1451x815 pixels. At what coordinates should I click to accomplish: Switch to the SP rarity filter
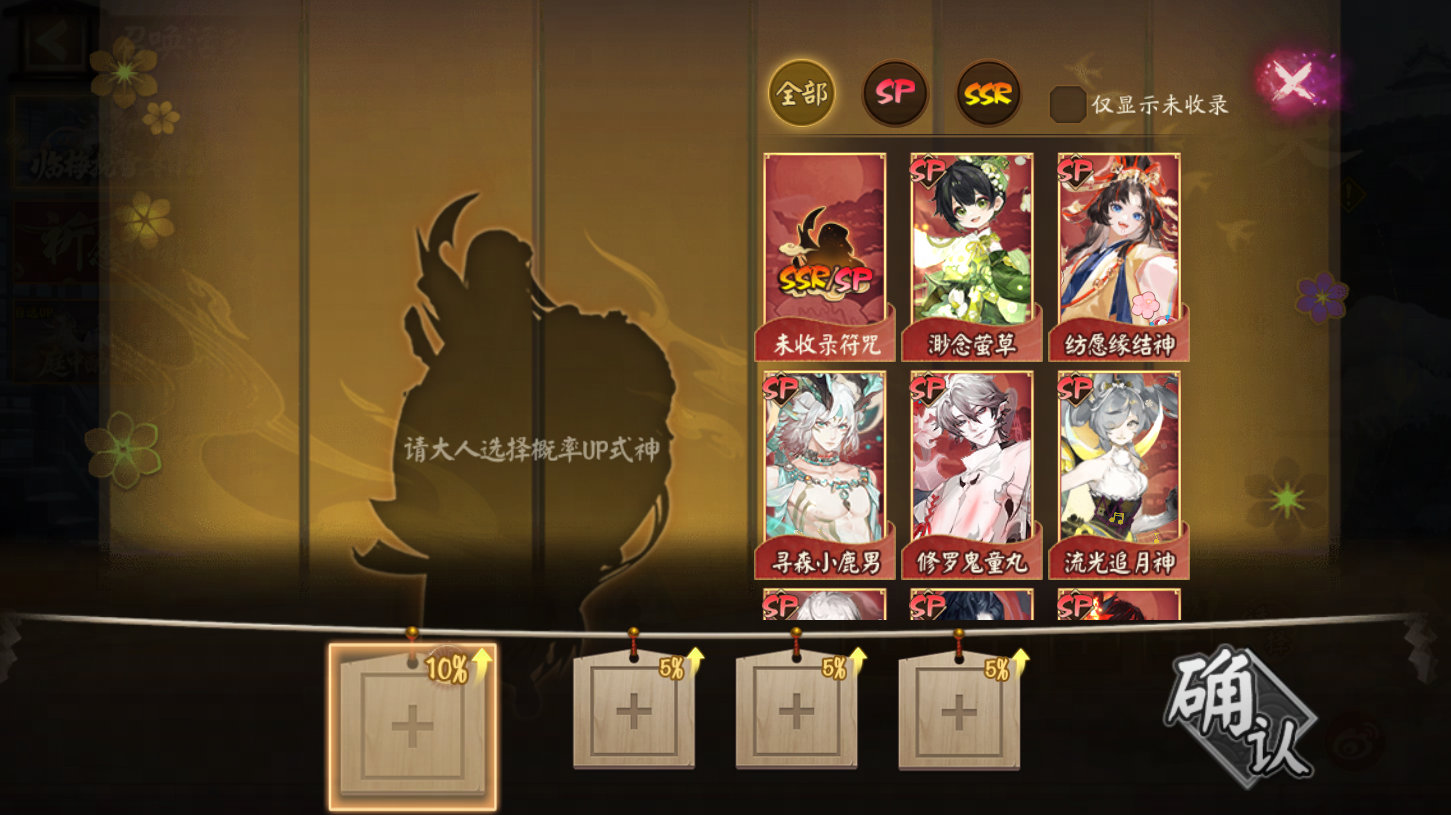point(893,92)
